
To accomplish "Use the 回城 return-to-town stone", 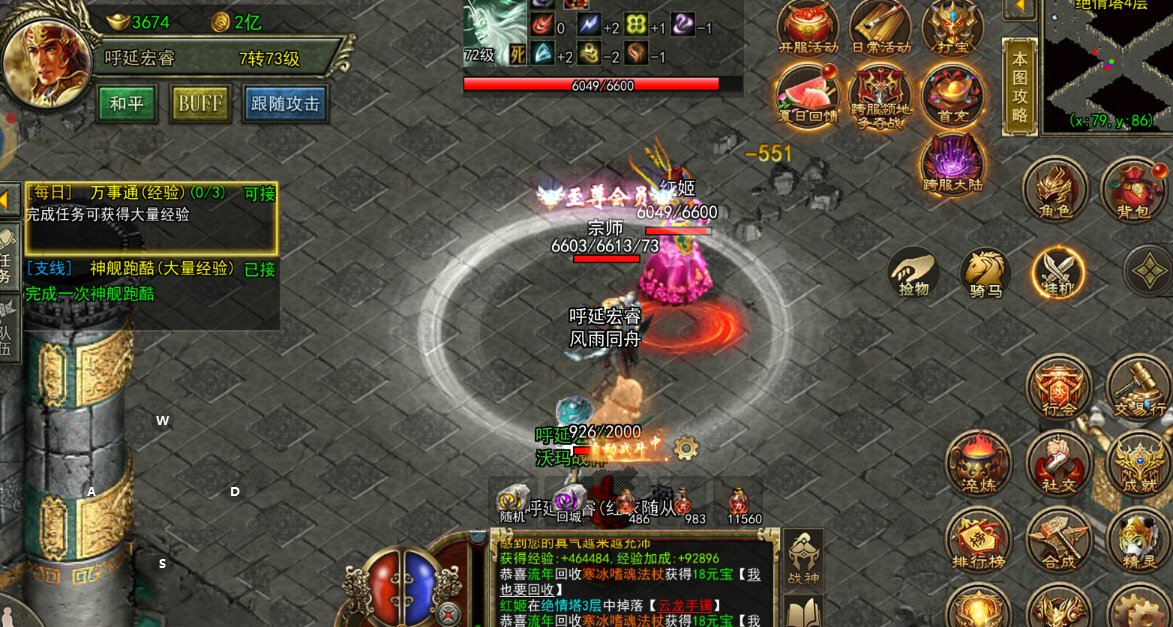I will click(569, 503).
